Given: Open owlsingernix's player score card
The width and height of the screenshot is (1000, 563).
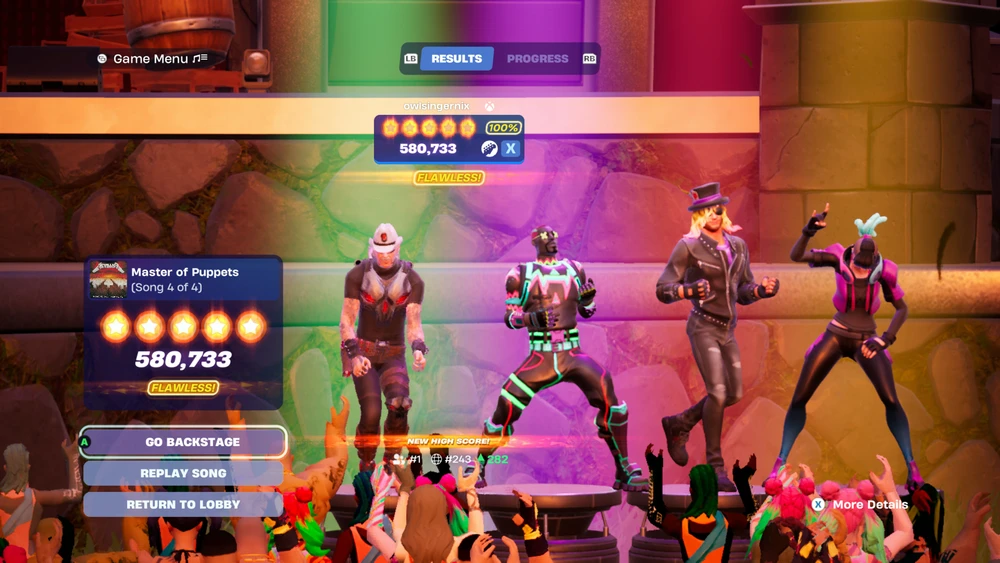Looking at the screenshot, I should point(449,139).
